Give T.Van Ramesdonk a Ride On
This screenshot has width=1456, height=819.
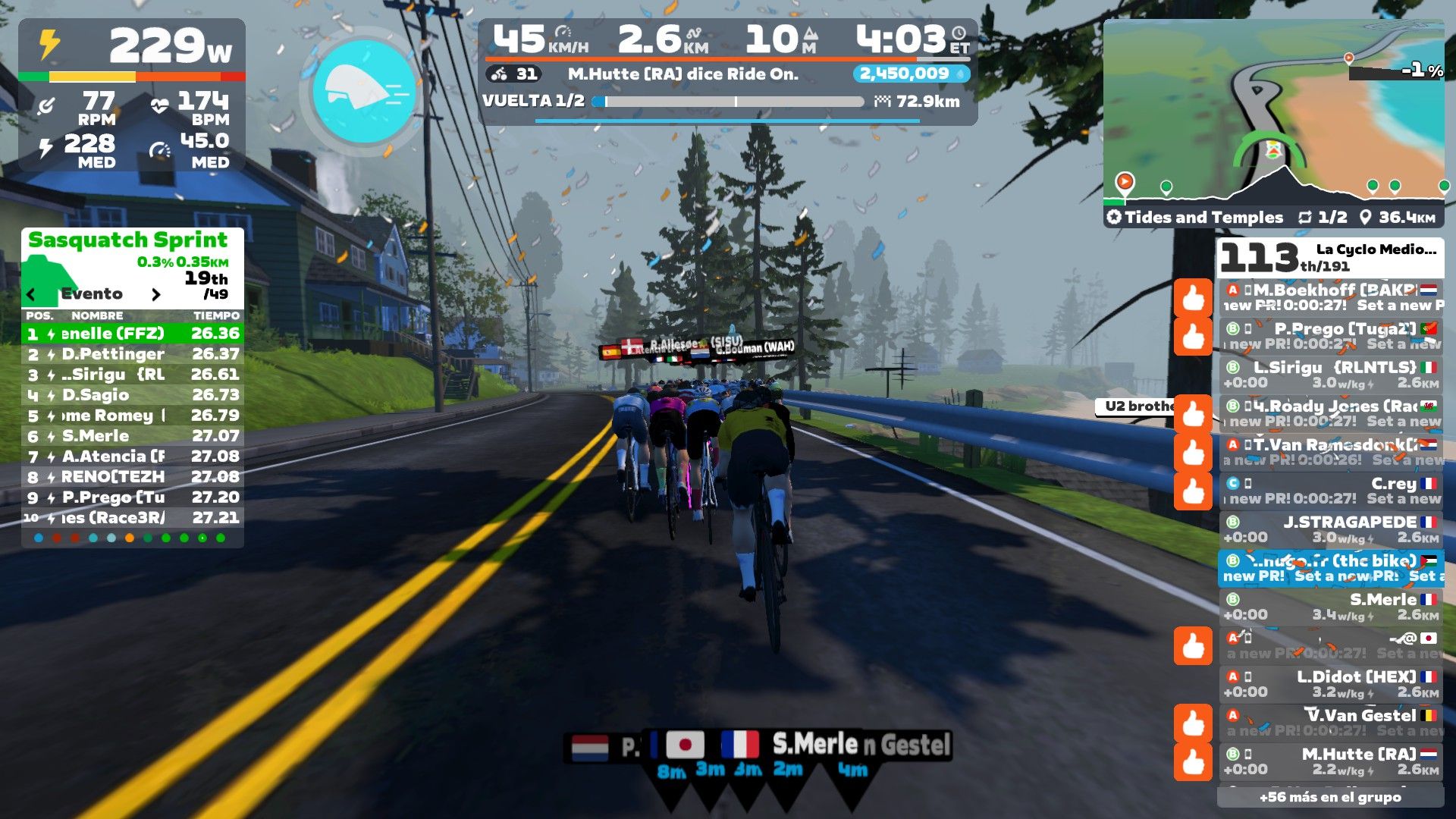(x=1193, y=452)
